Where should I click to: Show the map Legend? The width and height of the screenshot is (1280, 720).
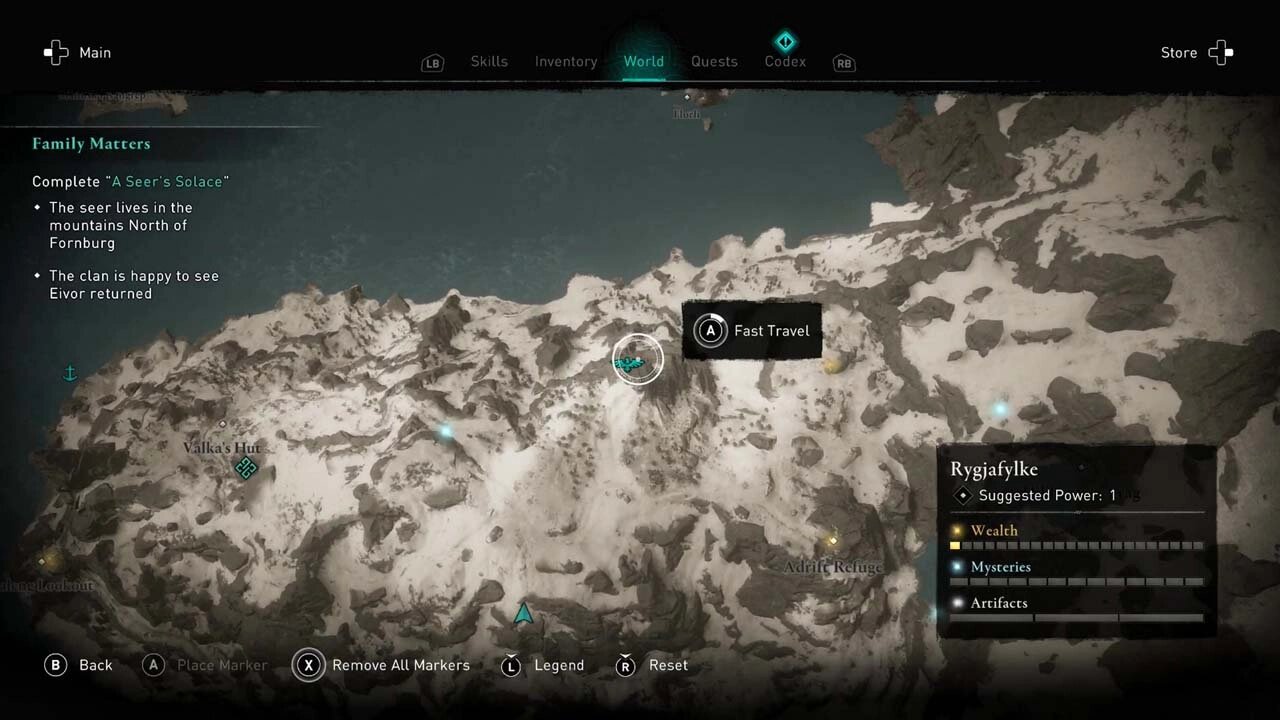[543, 665]
